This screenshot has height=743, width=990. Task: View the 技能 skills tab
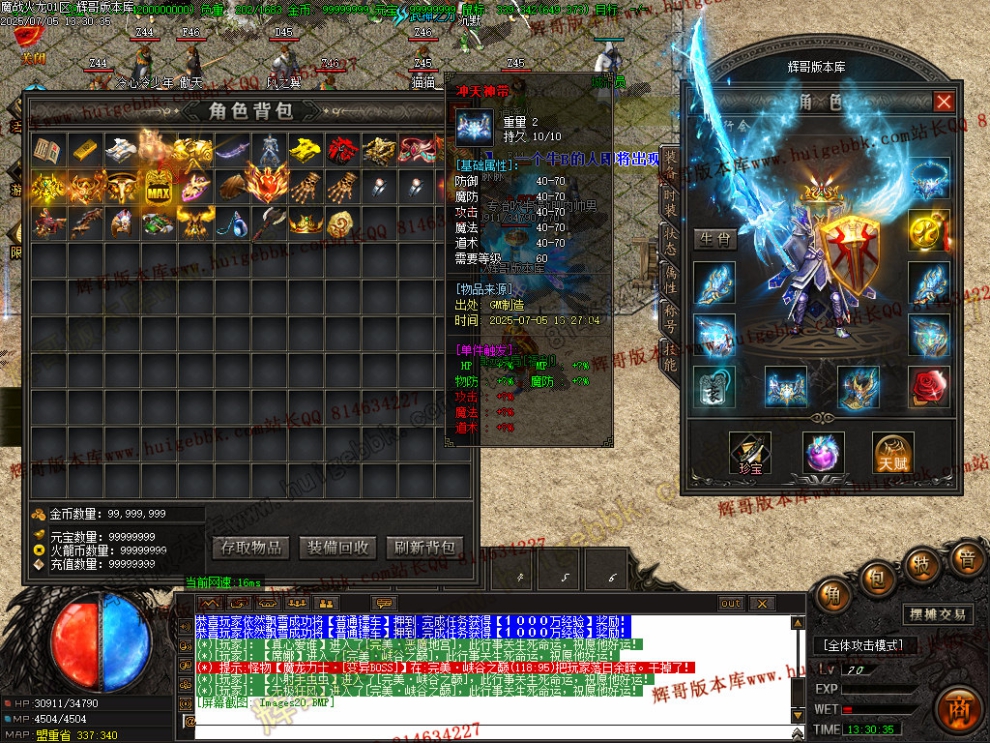click(x=671, y=357)
